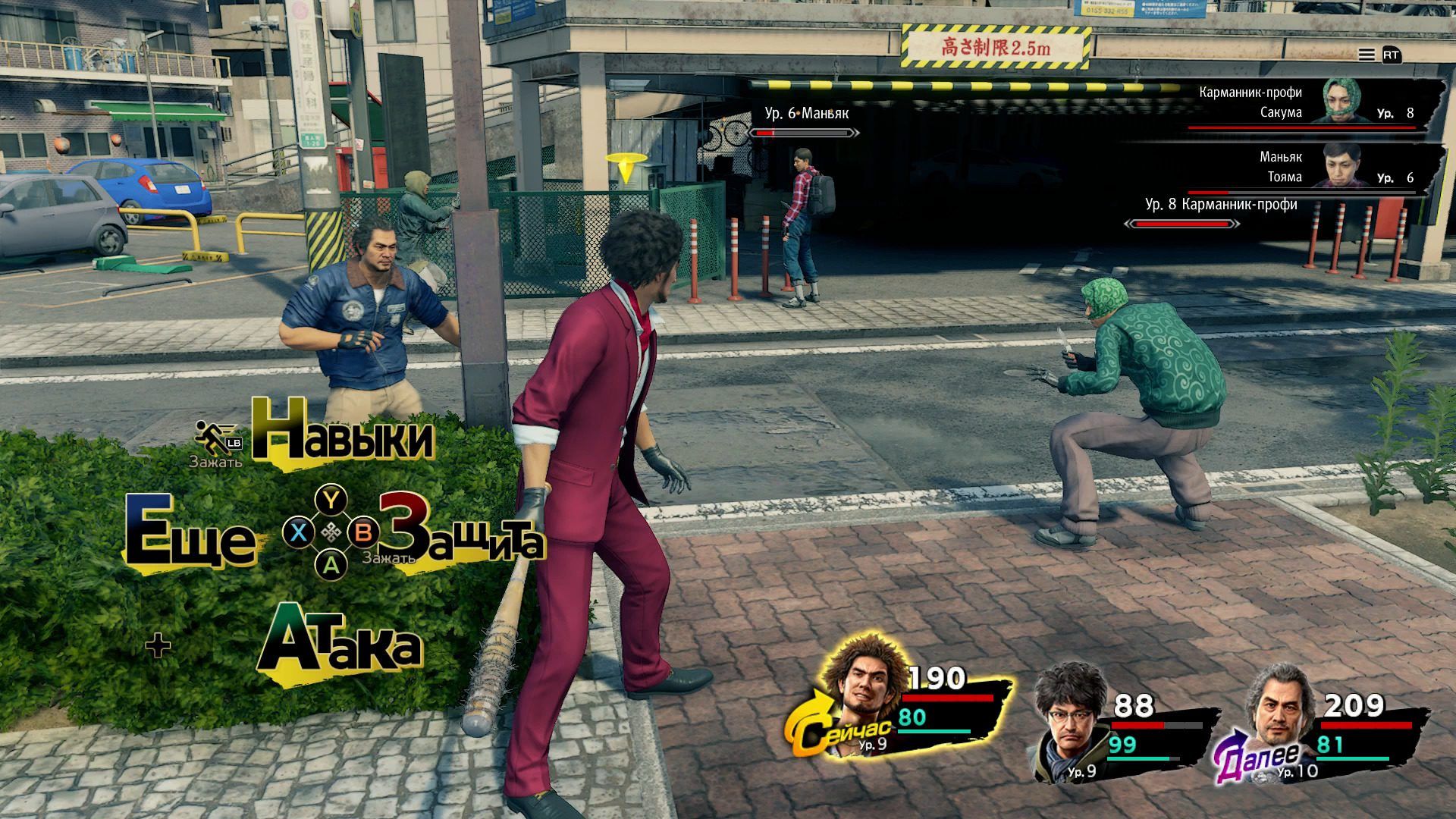1456x819 pixels.
Task: Target the Ур. 8 Карманник-профи enemy label
Action: click(x=1220, y=205)
